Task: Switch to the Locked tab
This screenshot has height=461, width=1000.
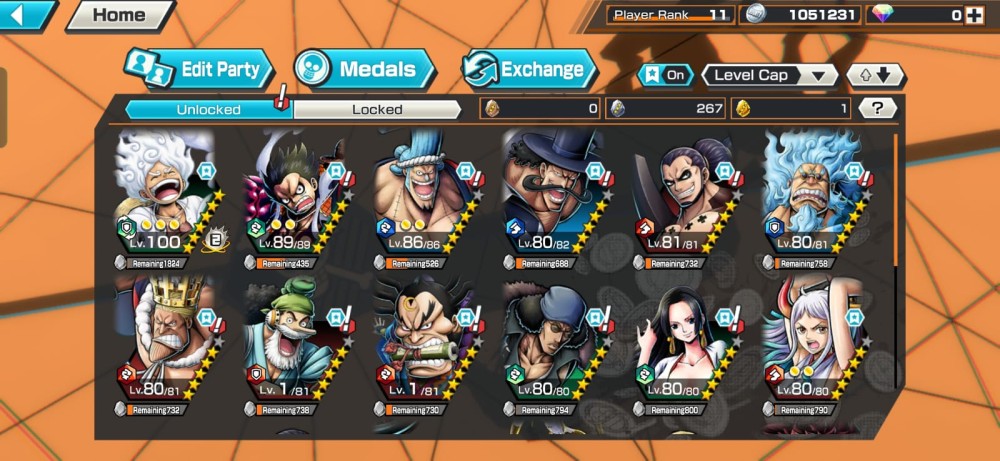Action: pyautogui.click(x=377, y=109)
